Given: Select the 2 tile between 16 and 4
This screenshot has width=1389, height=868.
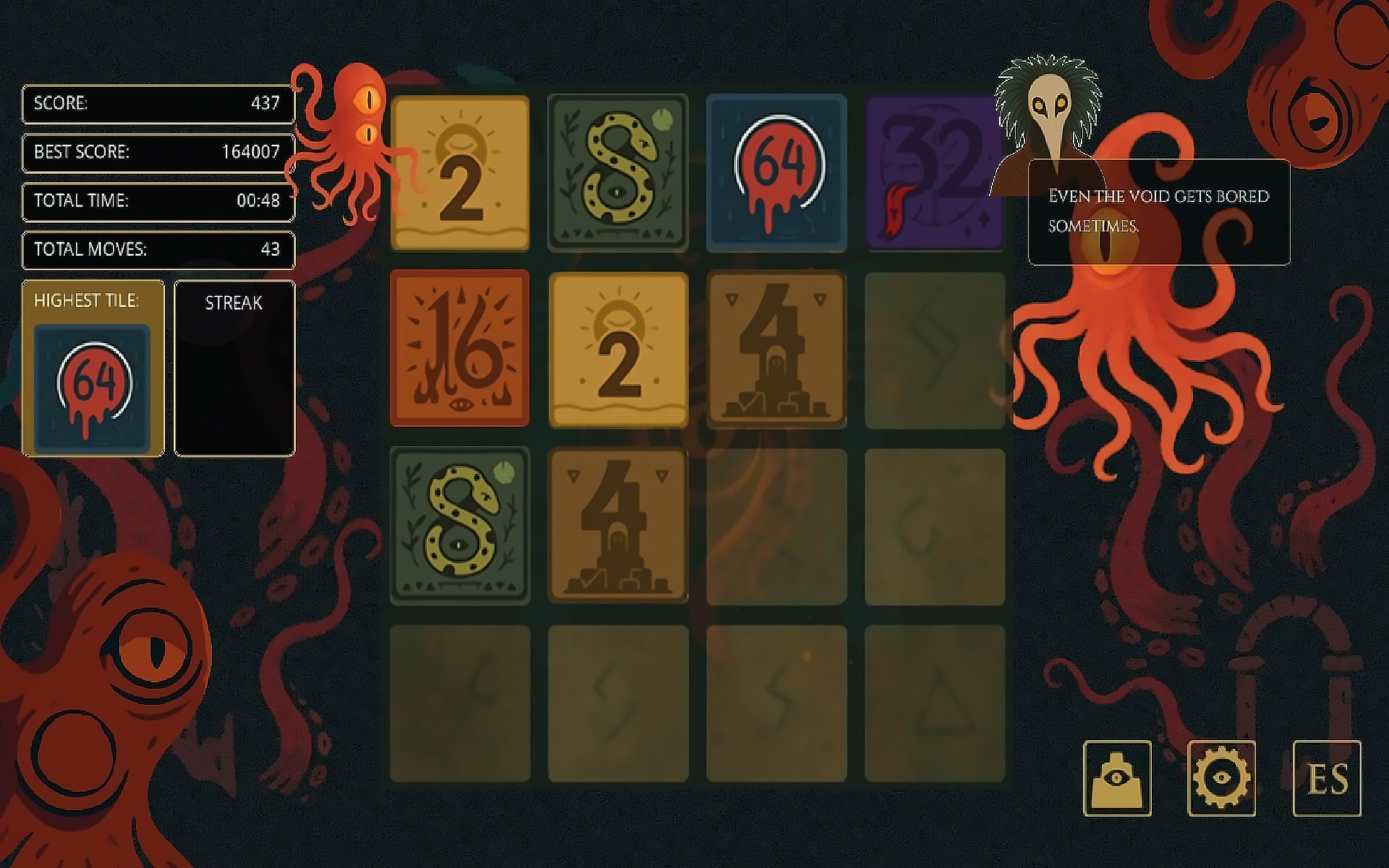Looking at the screenshot, I should click(618, 350).
